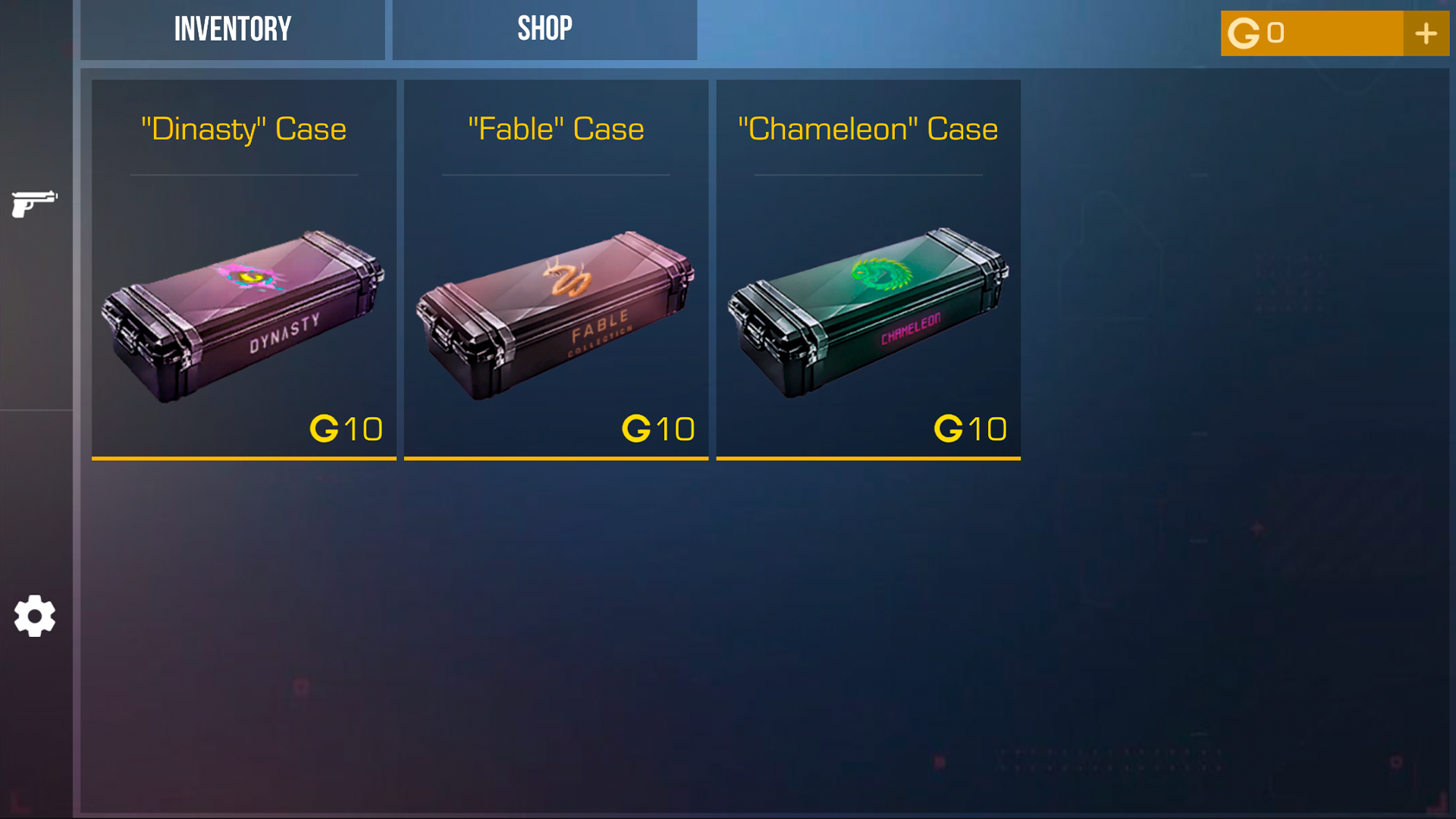Switch to the Shop tab
This screenshot has height=819, width=1456.
pyautogui.click(x=544, y=29)
